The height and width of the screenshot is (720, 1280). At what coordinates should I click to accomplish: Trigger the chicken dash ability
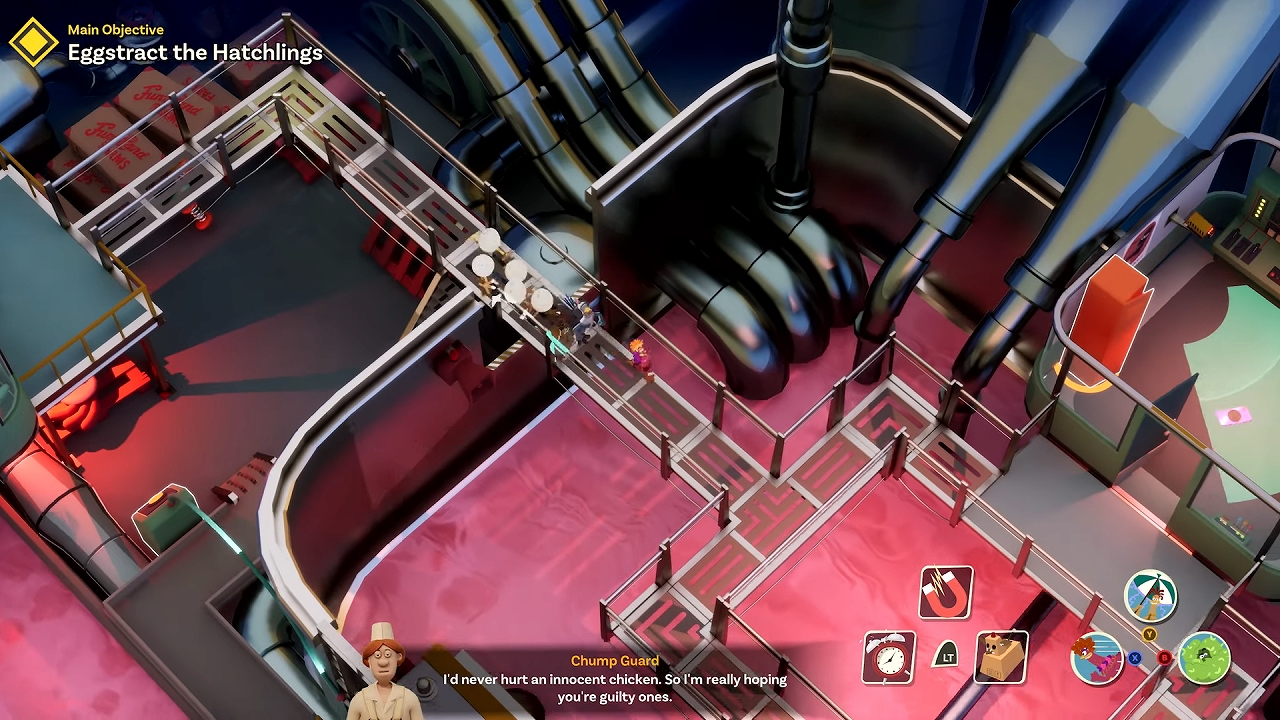[1096, 659]
